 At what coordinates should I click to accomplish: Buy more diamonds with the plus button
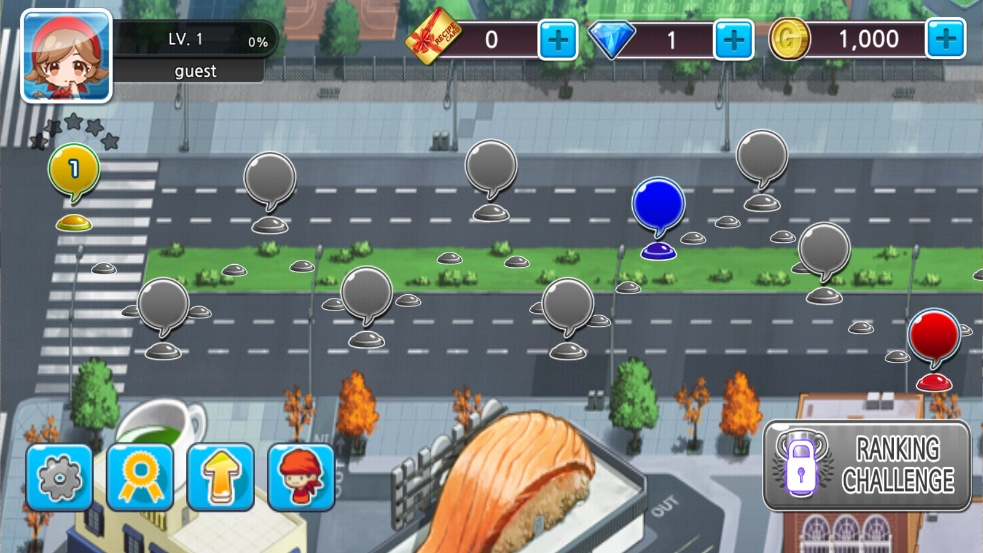click(x=733, y=40)
